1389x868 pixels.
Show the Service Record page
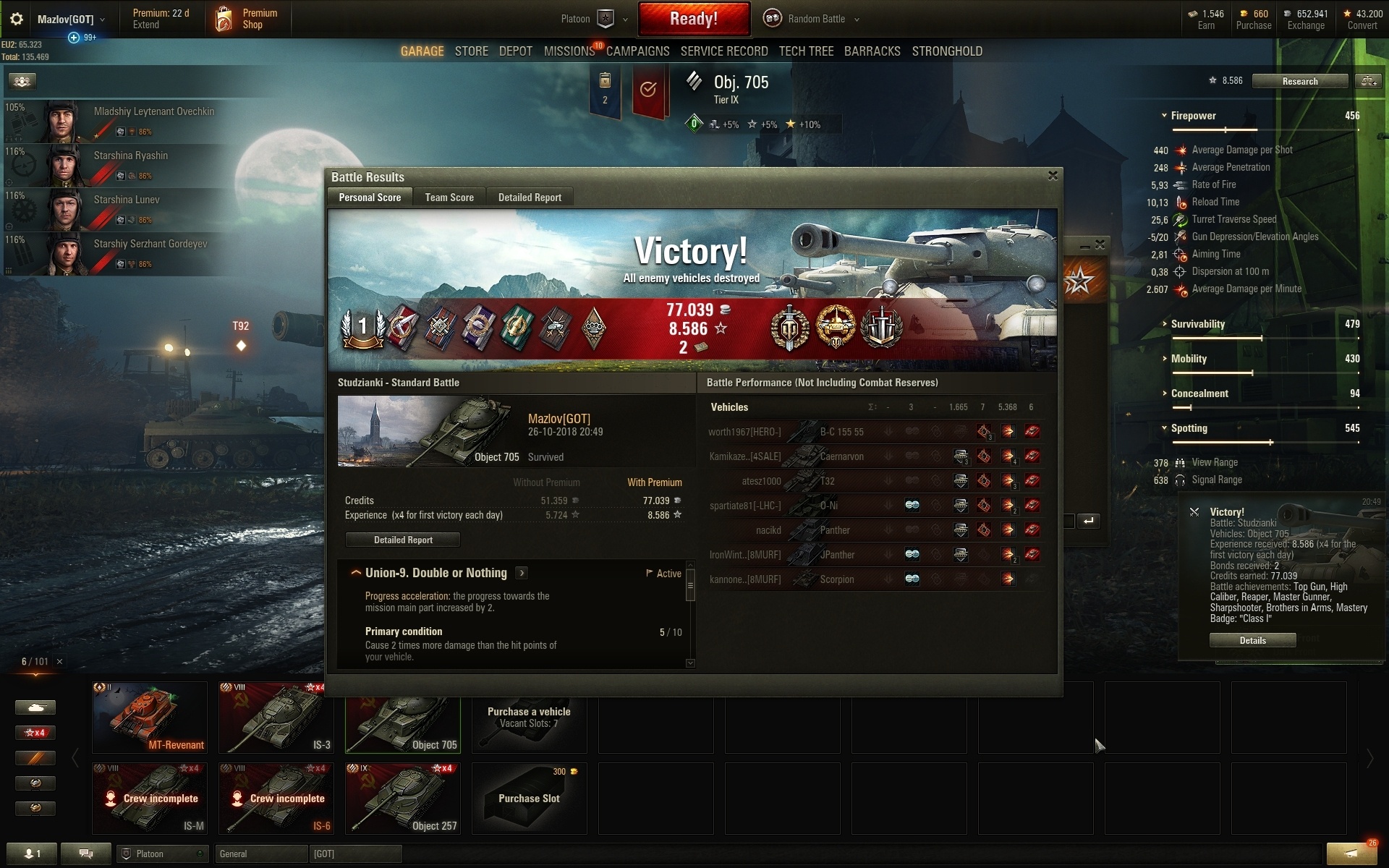(724, 51)
